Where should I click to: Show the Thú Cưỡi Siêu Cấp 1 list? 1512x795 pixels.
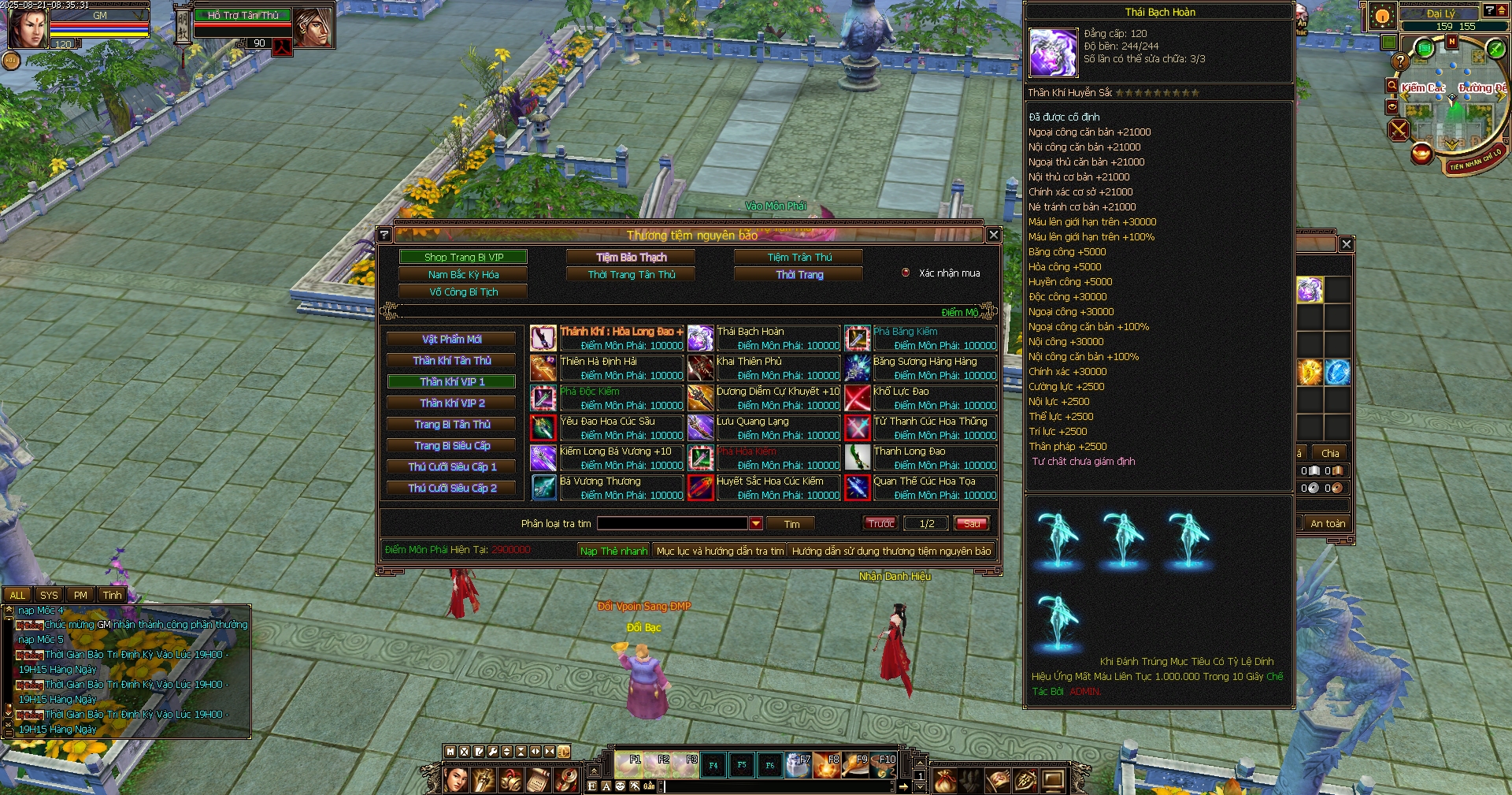point(451,466)
